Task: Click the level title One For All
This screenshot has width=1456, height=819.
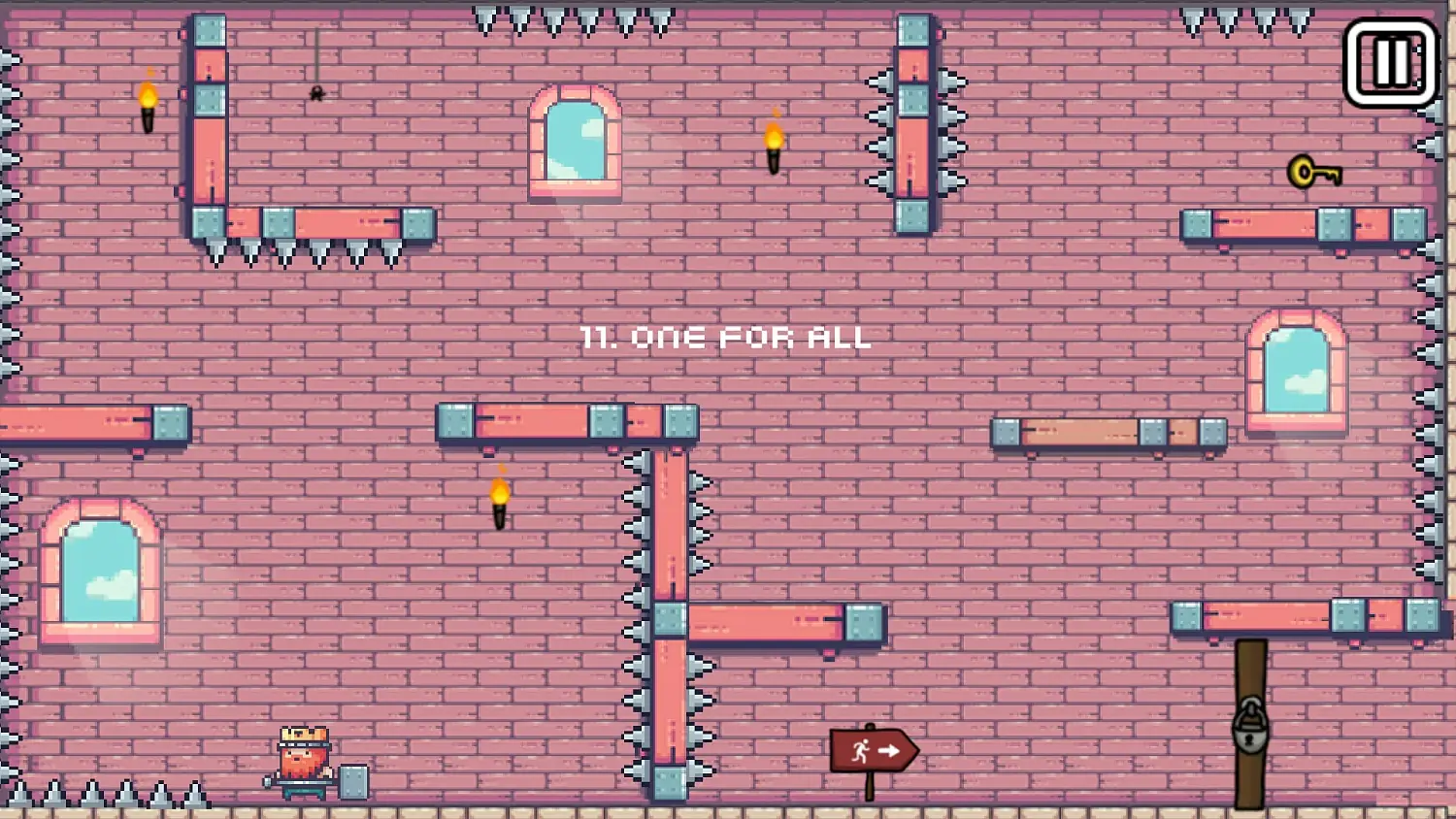Action: pos(726,338)
